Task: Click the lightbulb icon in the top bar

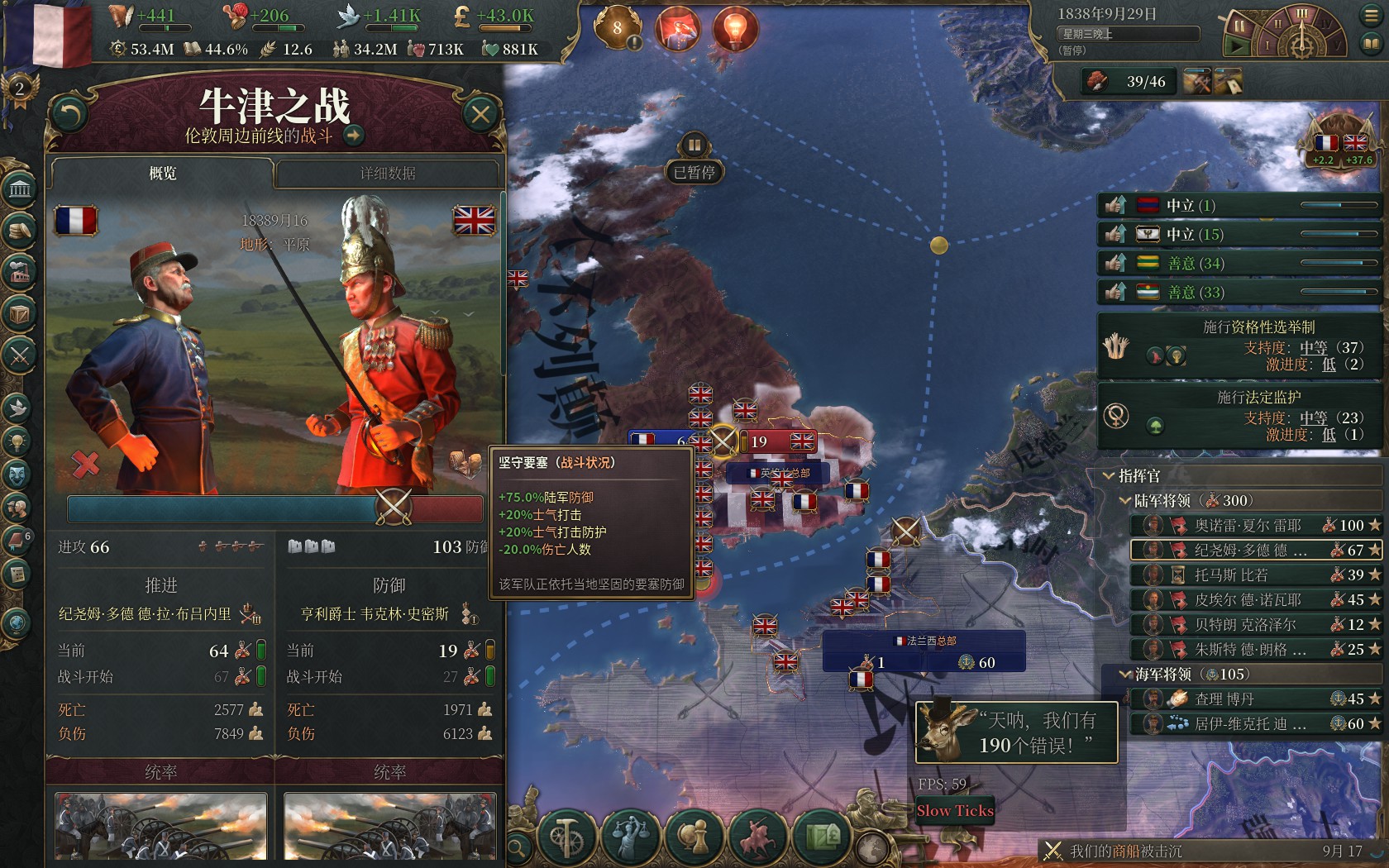Action: [x=734, y=29]
